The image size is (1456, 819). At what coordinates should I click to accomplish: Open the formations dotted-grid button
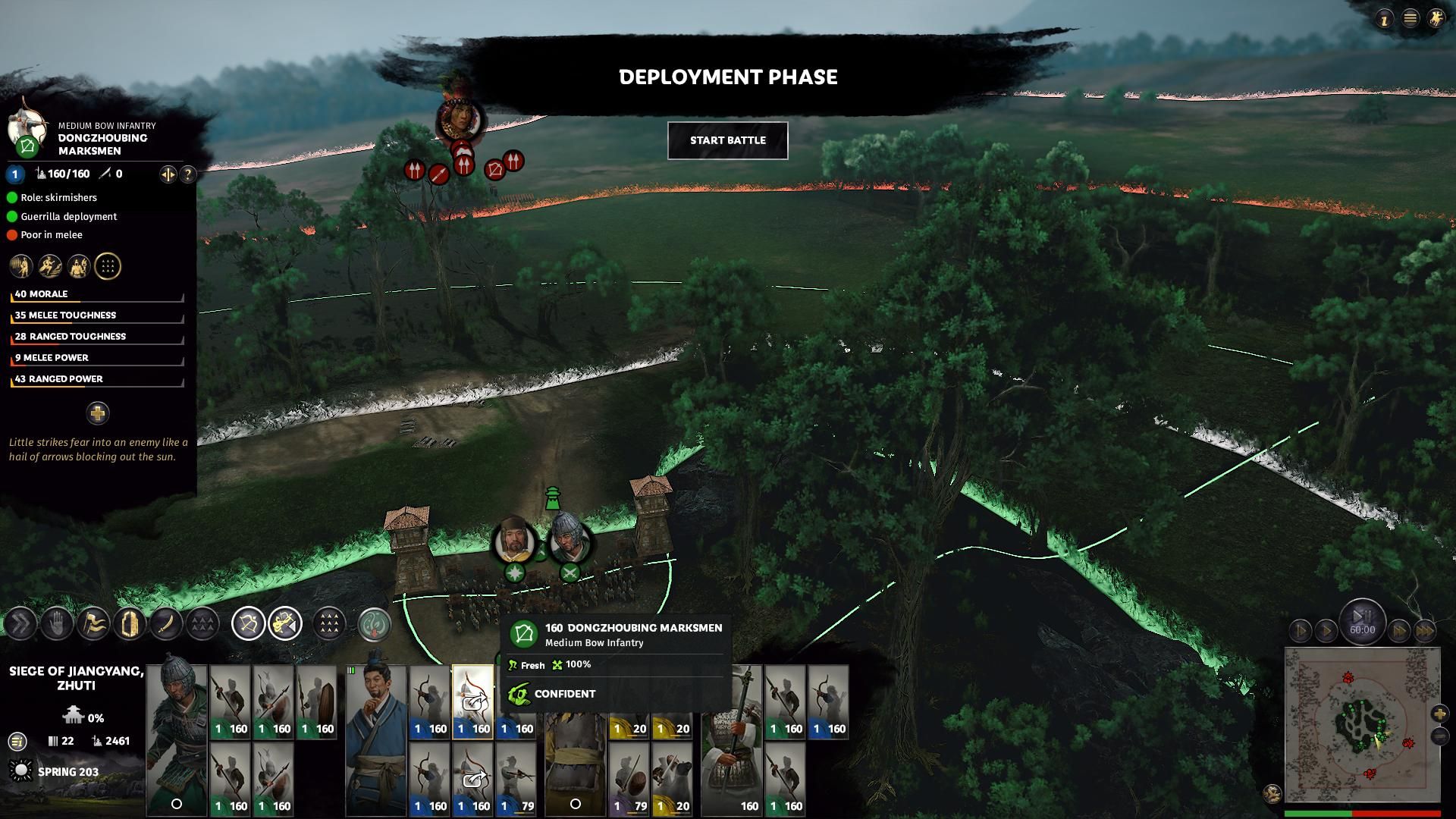[x=328, y=624]
